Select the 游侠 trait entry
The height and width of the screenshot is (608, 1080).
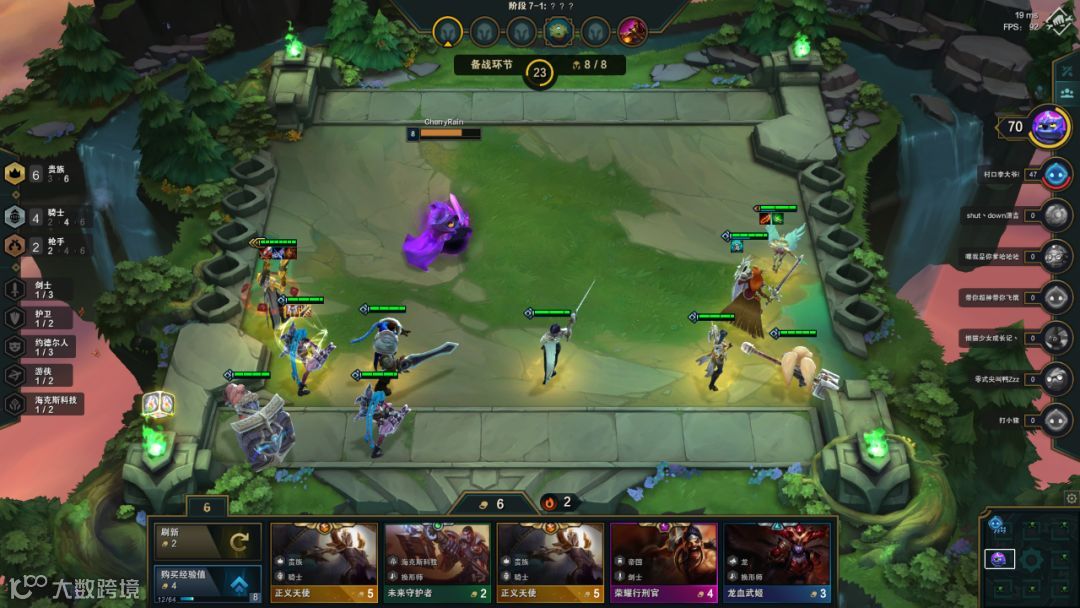click(40, 375)
